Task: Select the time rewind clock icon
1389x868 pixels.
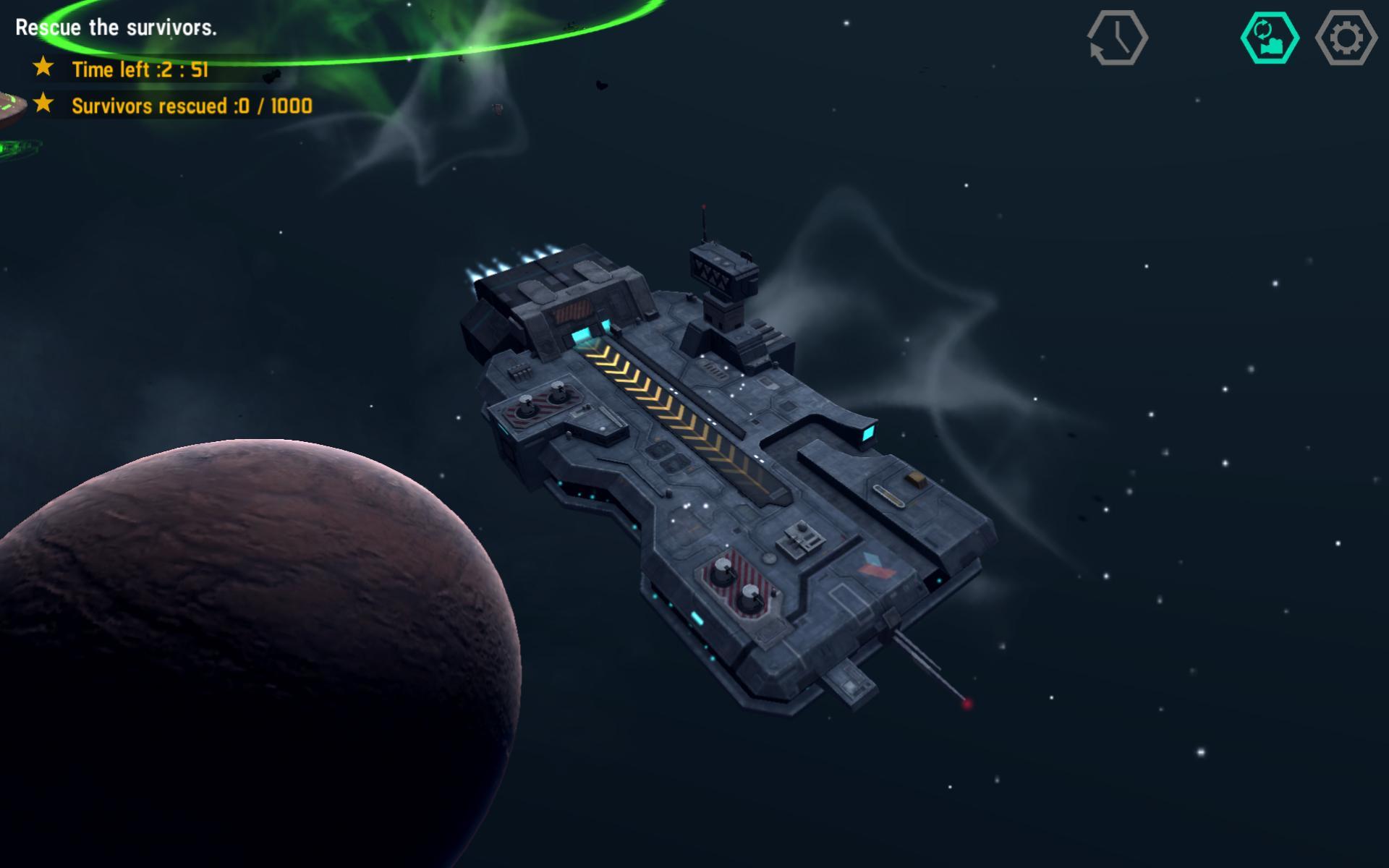Action: 1118,38
